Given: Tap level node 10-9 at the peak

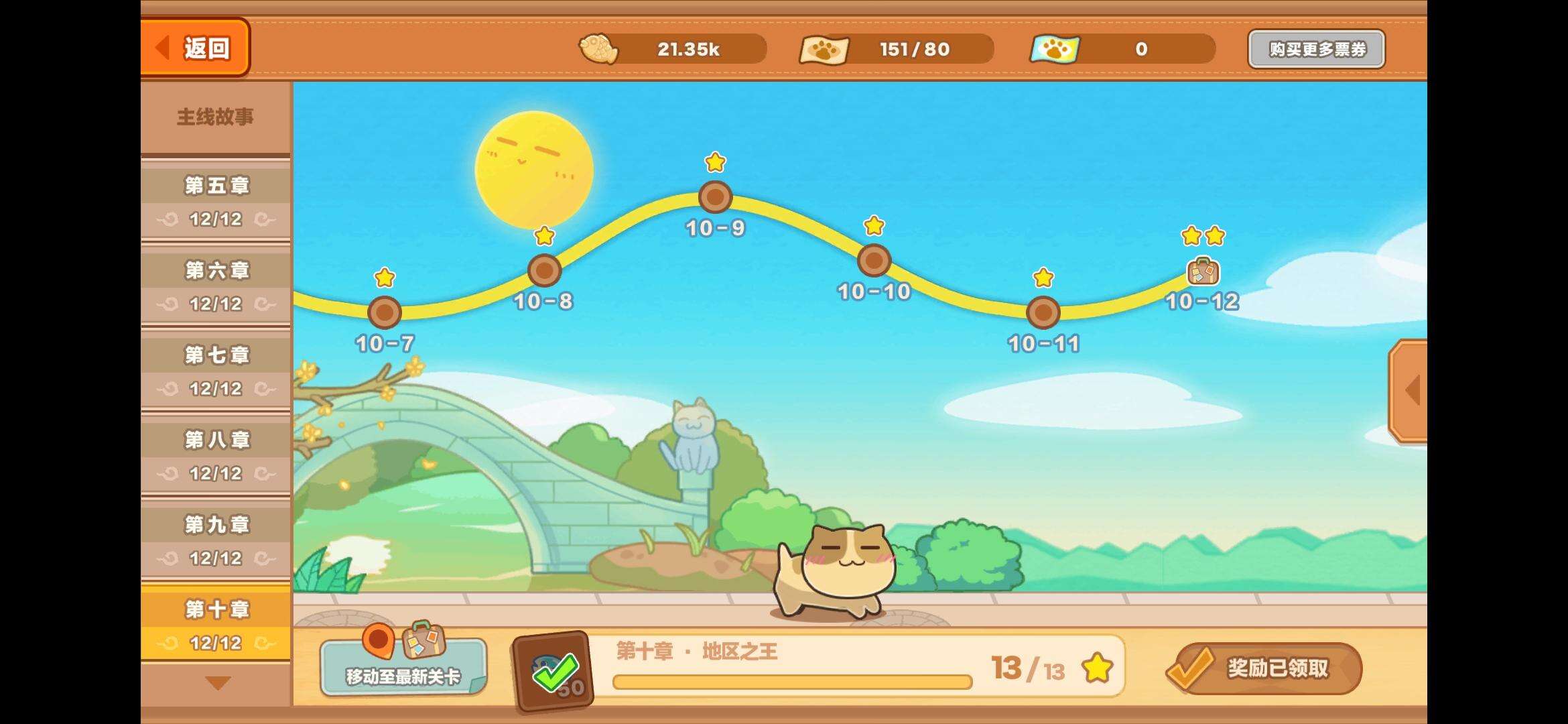Looking at the screenshot, I should click(x=714, y=196).
